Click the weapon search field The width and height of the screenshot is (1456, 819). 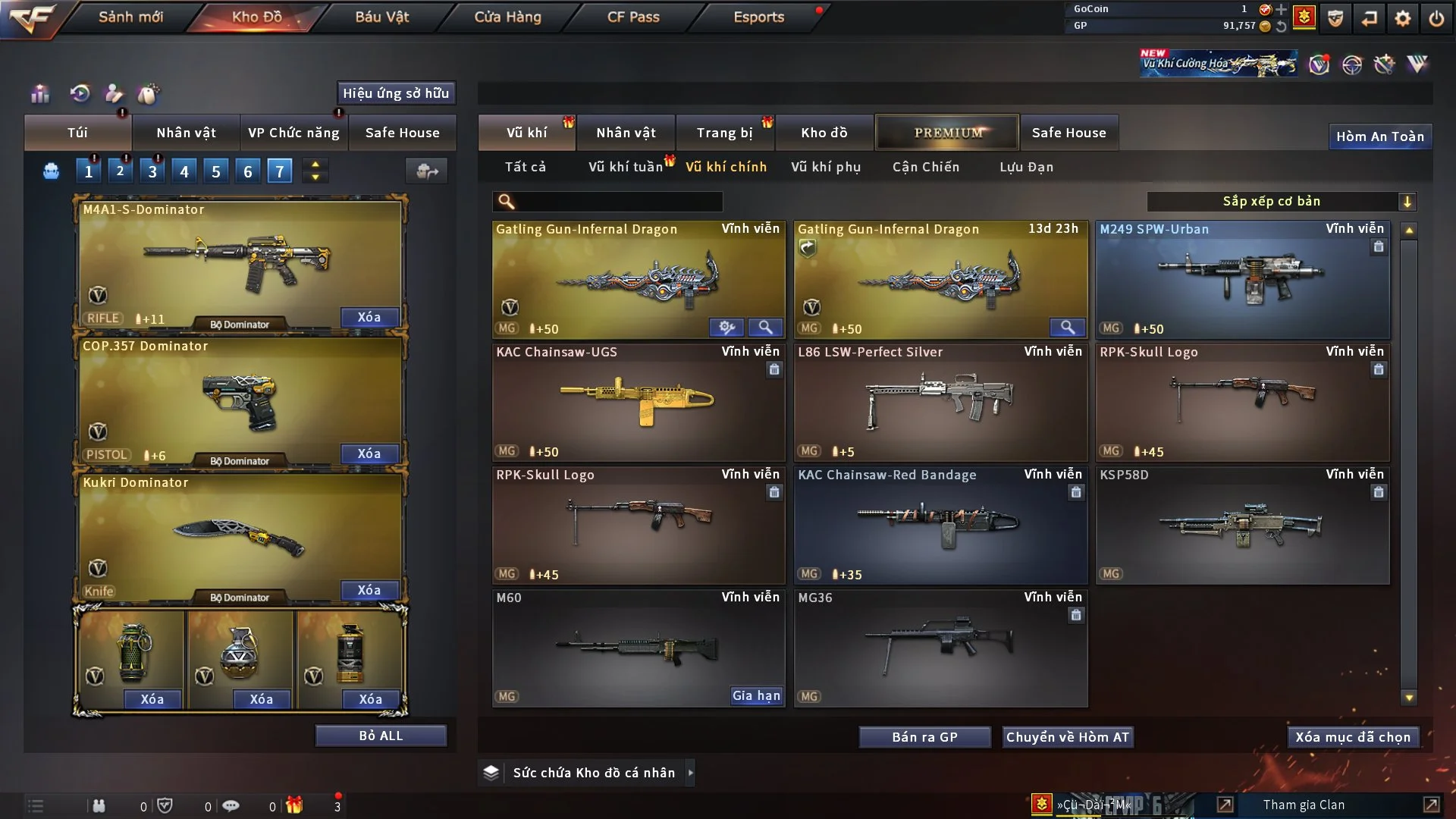[x=618, y=201]
